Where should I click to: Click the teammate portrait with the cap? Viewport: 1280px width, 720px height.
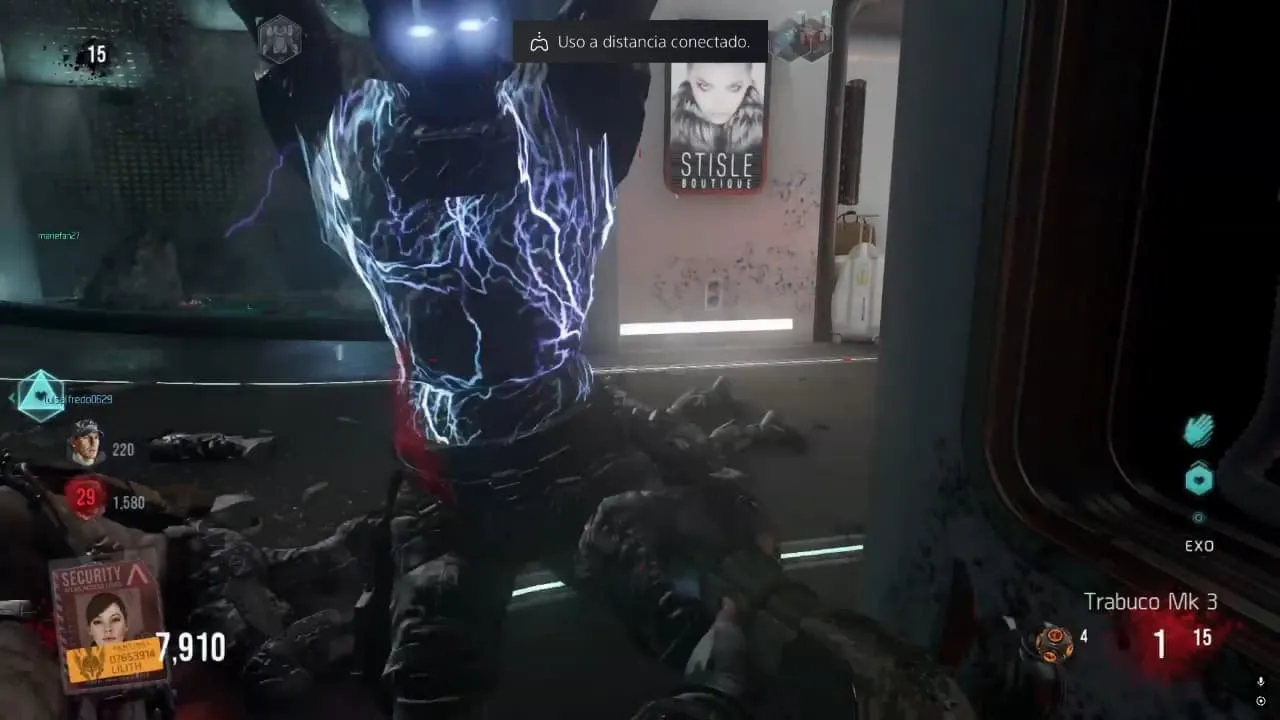coord(86,443)
